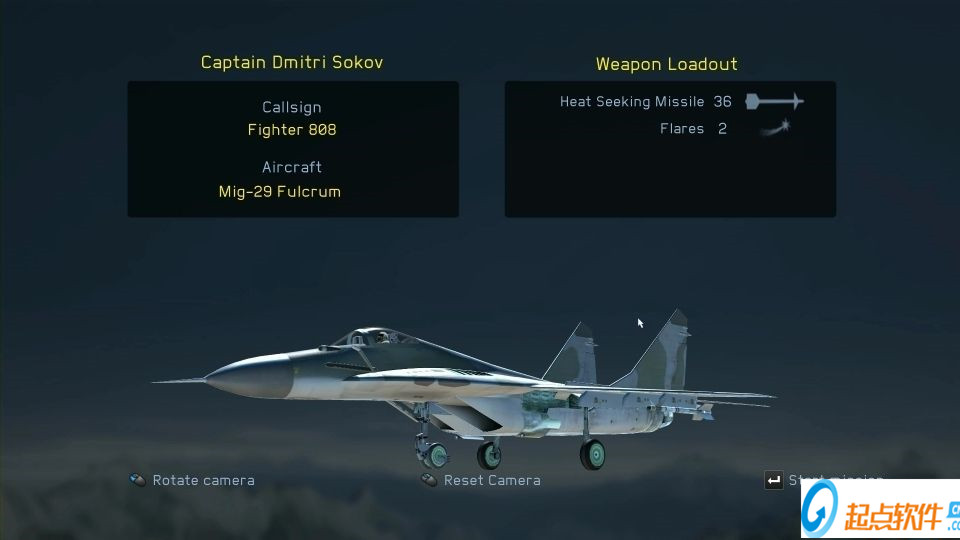Open the watermark logo in the corner
The image size is (960, 540).
[879, 509]
